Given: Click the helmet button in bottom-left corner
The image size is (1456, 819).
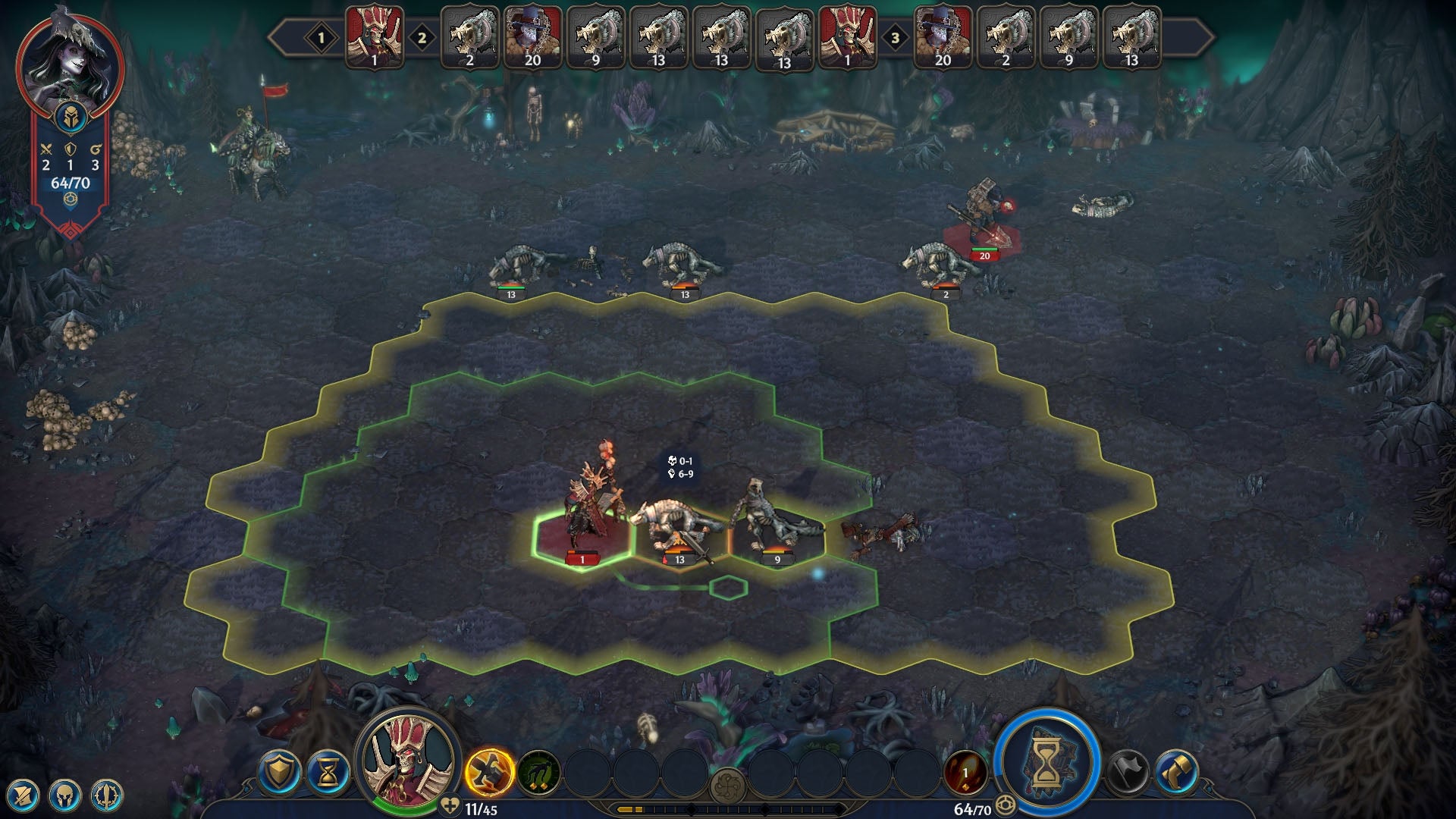Looking at the screenshot, I should click(x=64, y=795).
